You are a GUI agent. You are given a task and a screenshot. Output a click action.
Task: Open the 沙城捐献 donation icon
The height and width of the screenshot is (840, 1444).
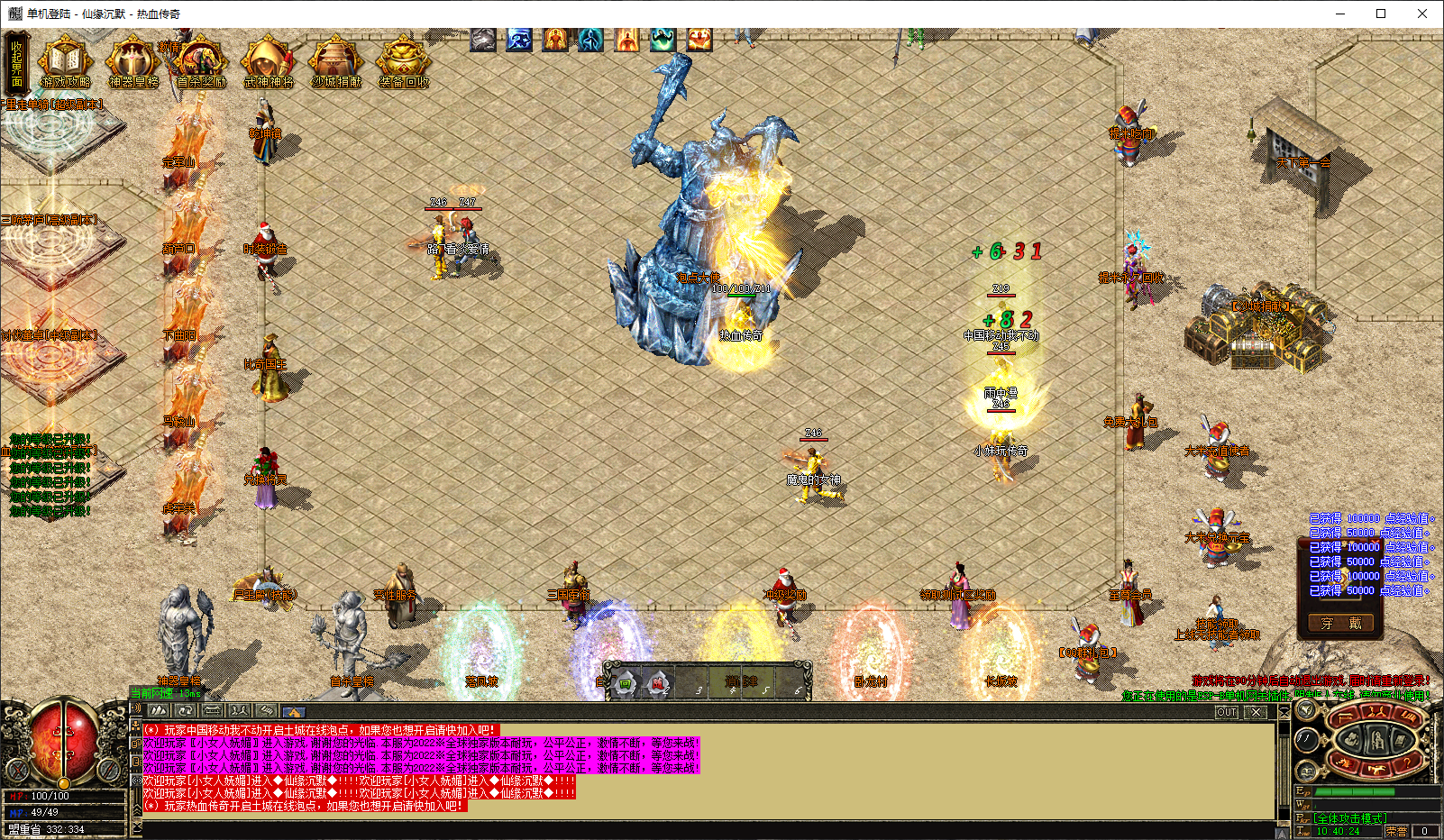pyautogui.click(x=335, y=63)
